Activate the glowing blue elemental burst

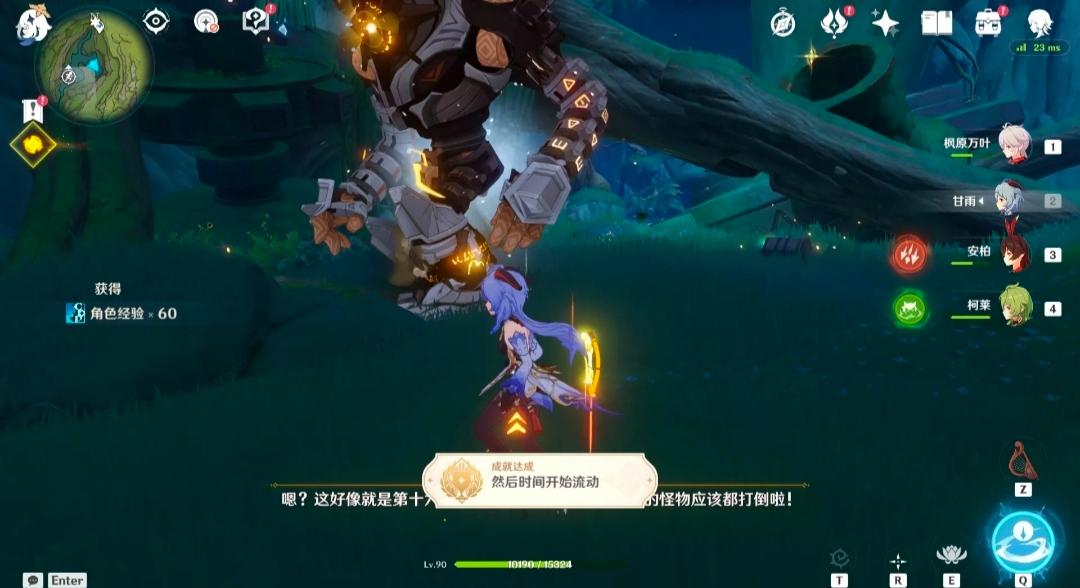pyautogui.click(x=1022, y=541)
